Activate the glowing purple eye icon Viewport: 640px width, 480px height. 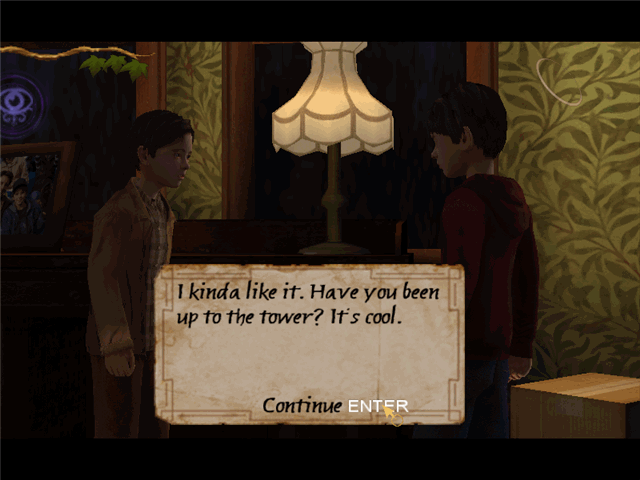(22, 106)
